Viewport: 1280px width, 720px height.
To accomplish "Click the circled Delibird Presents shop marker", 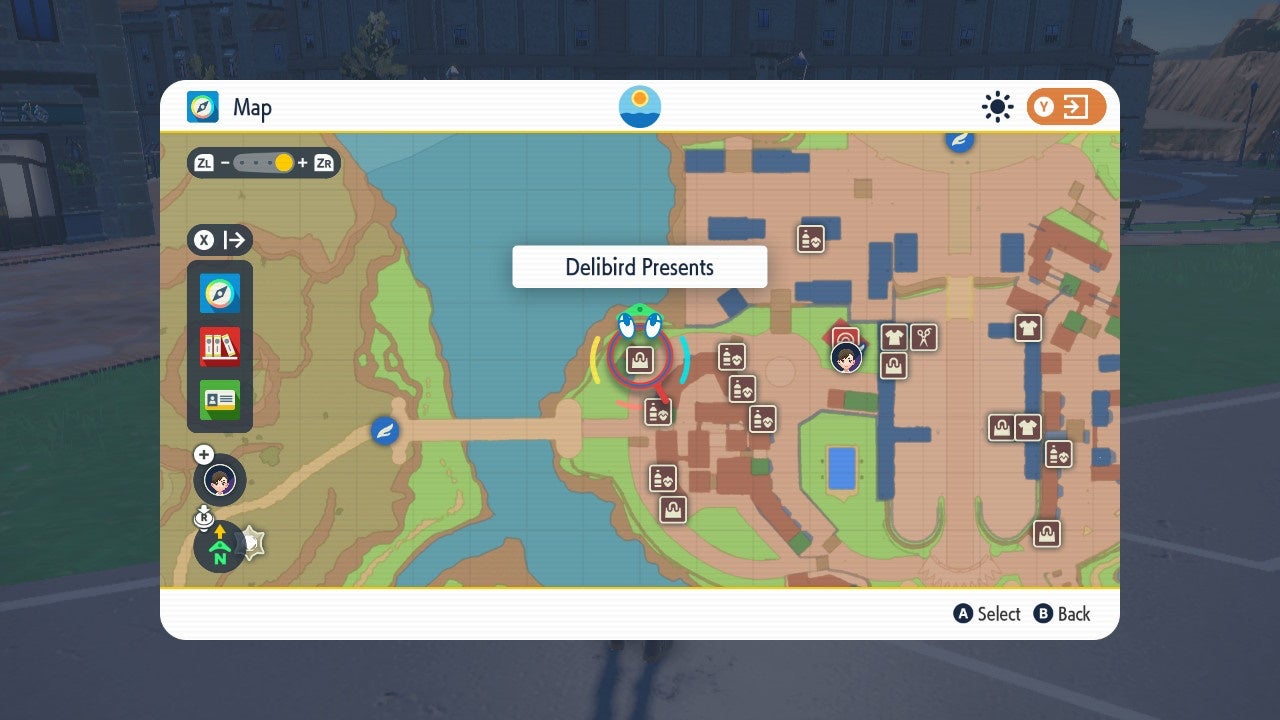I will (x=639, y=357).
